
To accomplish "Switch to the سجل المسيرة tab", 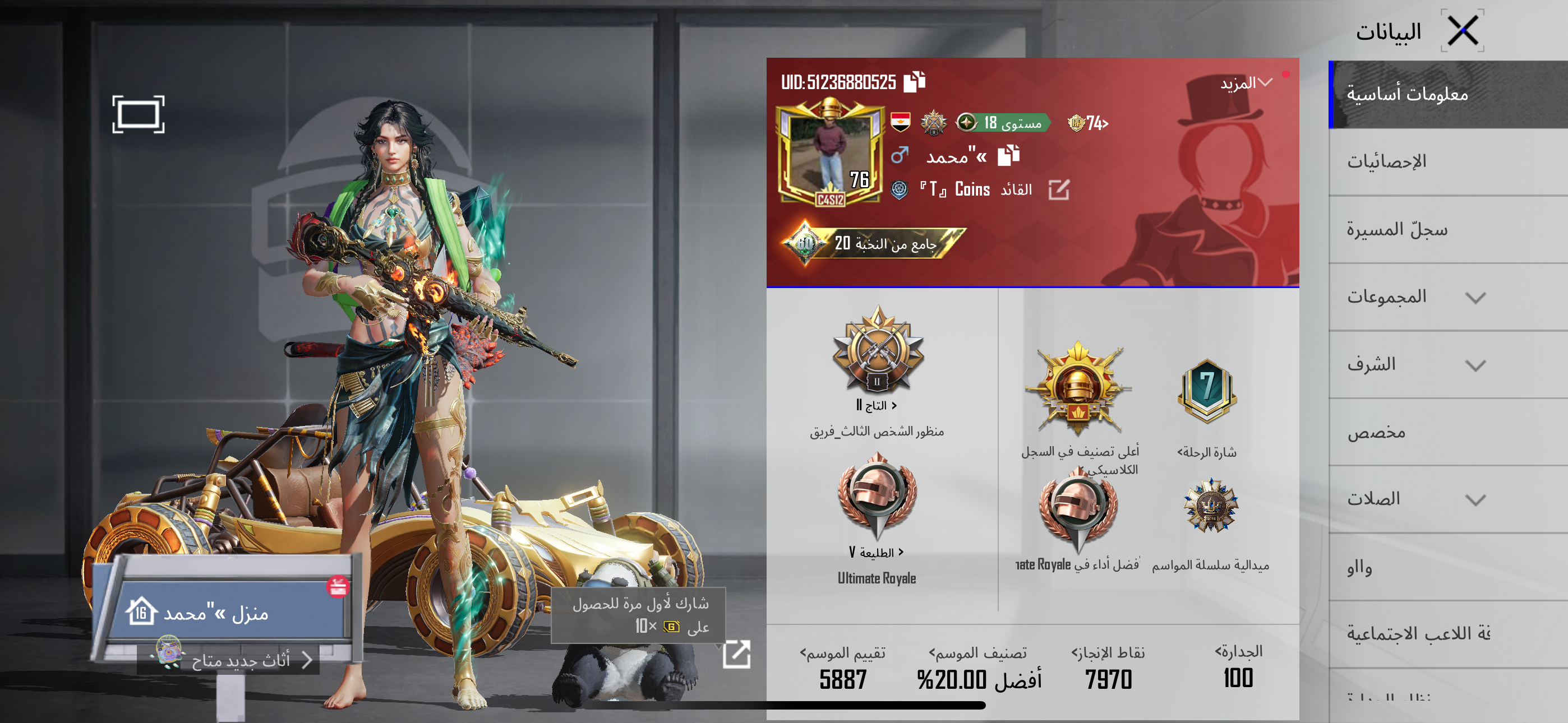I will (x=1449, y=229).
